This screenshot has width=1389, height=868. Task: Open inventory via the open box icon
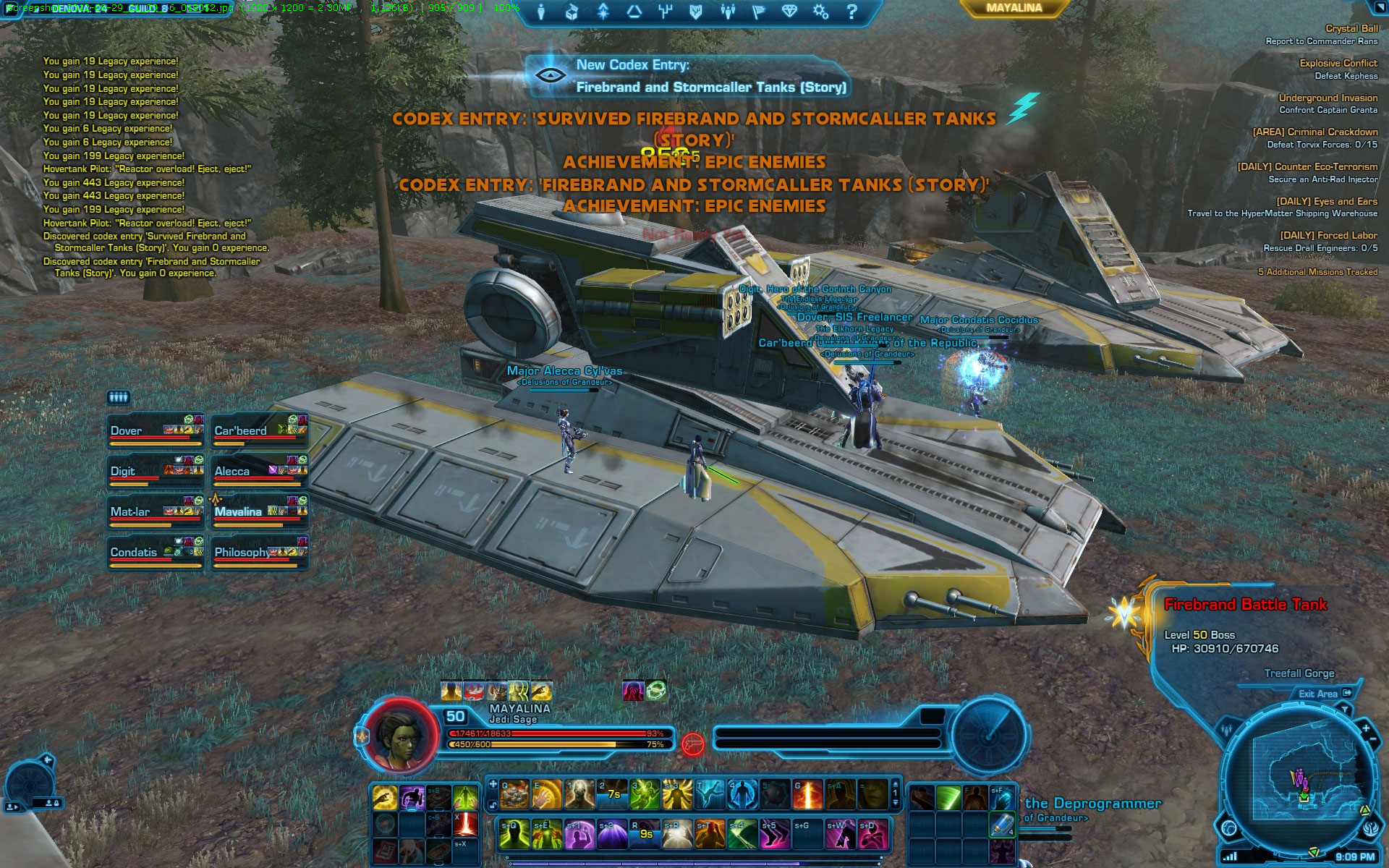pos(572,12)
